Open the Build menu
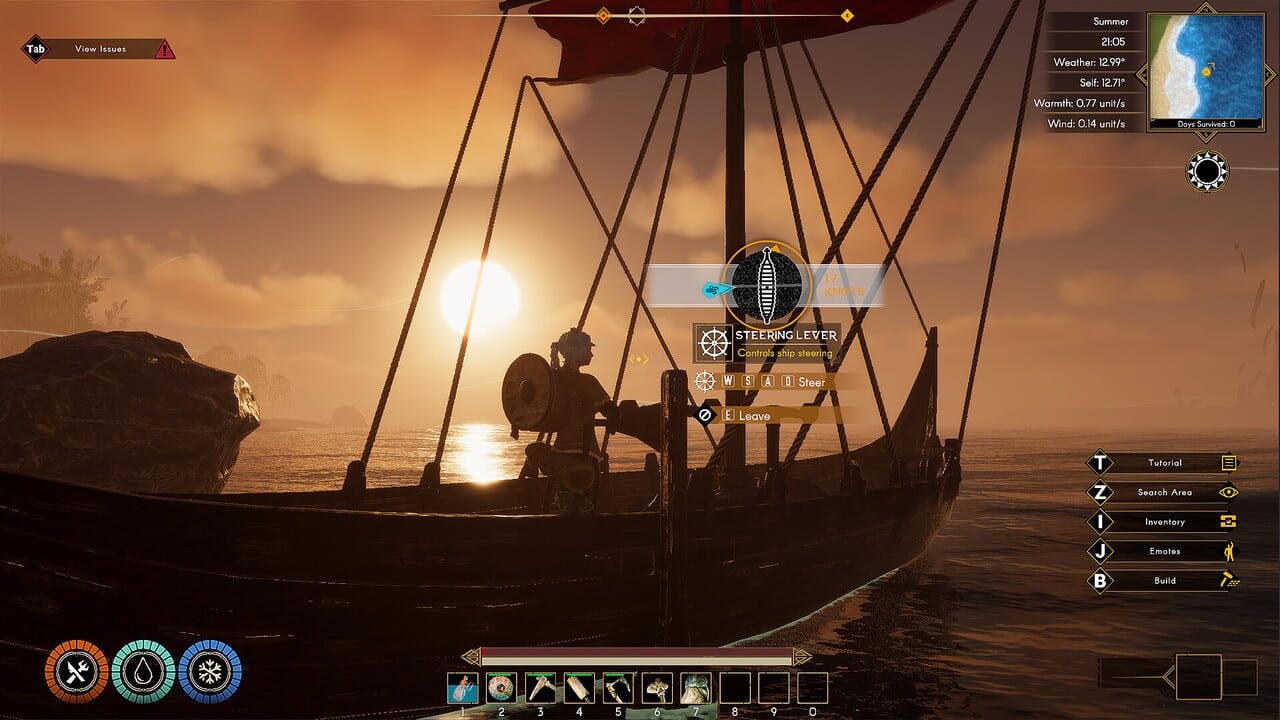1280x720 pixels. [x=1165, y=581]
